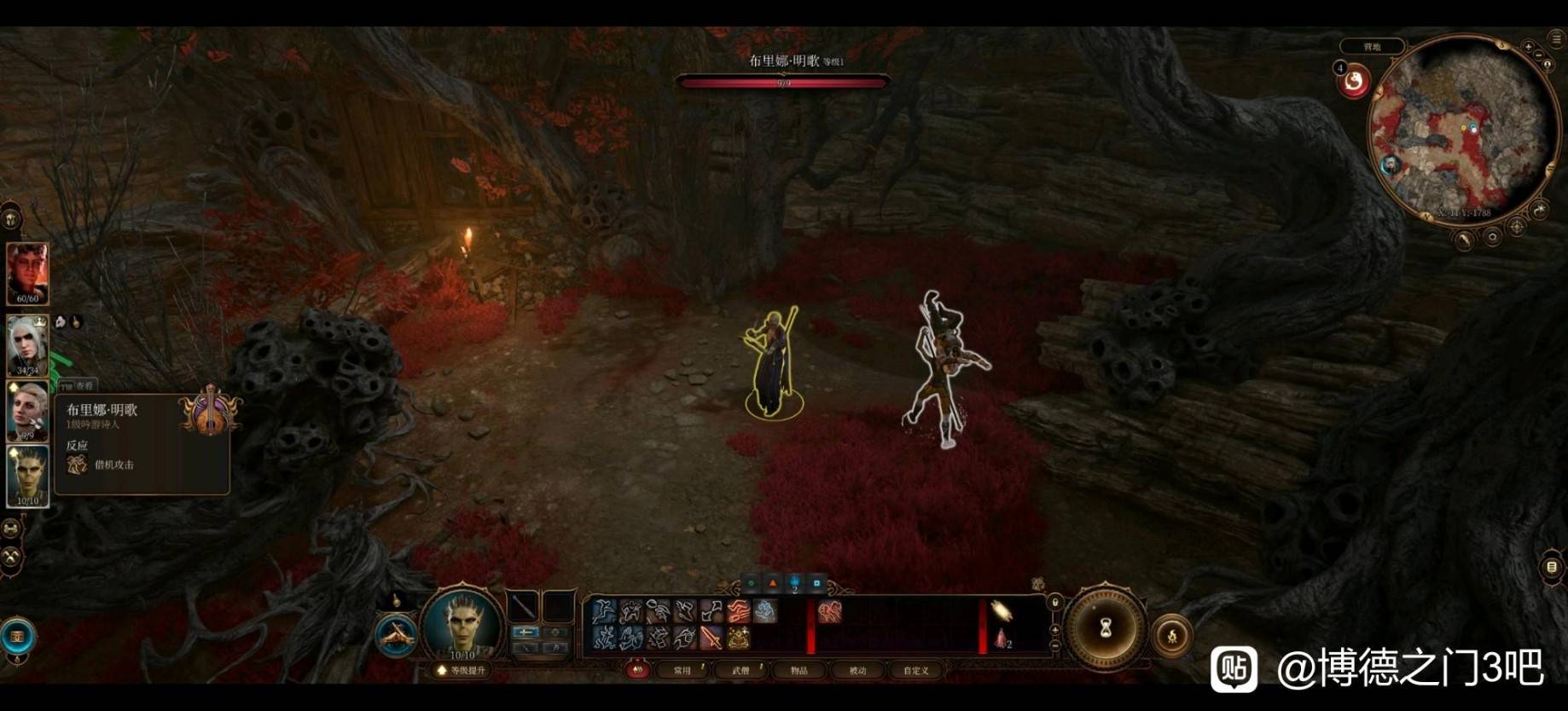
Task: Select the red-skinned tiefling party portrait
Action: pos(27,273)
